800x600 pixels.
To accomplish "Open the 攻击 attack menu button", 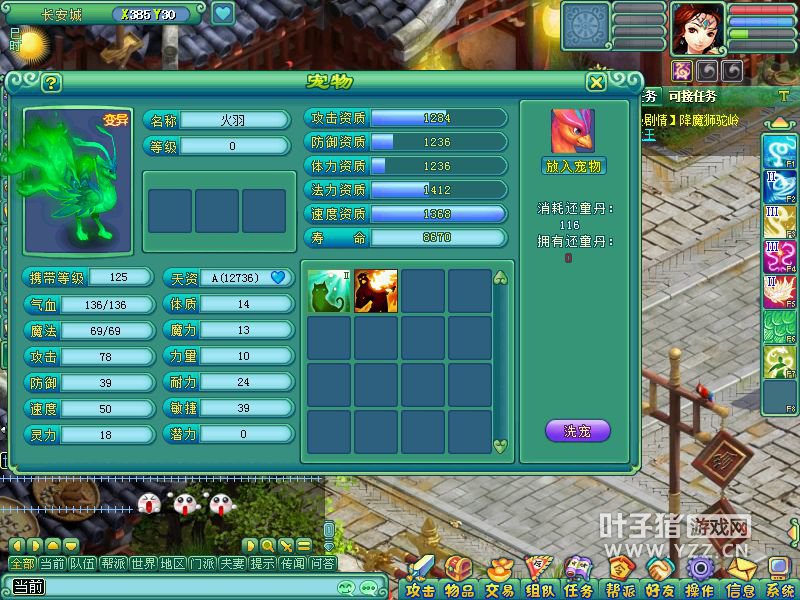I will click(x=421, y=579).
